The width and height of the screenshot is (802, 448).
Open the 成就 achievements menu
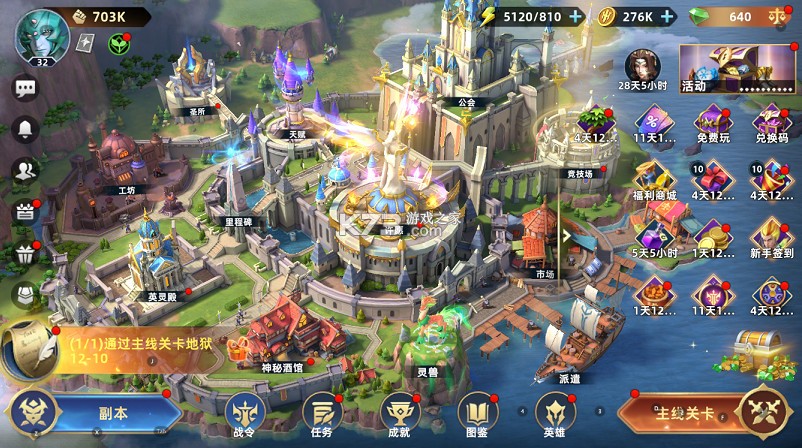click(x=398, y=412)
